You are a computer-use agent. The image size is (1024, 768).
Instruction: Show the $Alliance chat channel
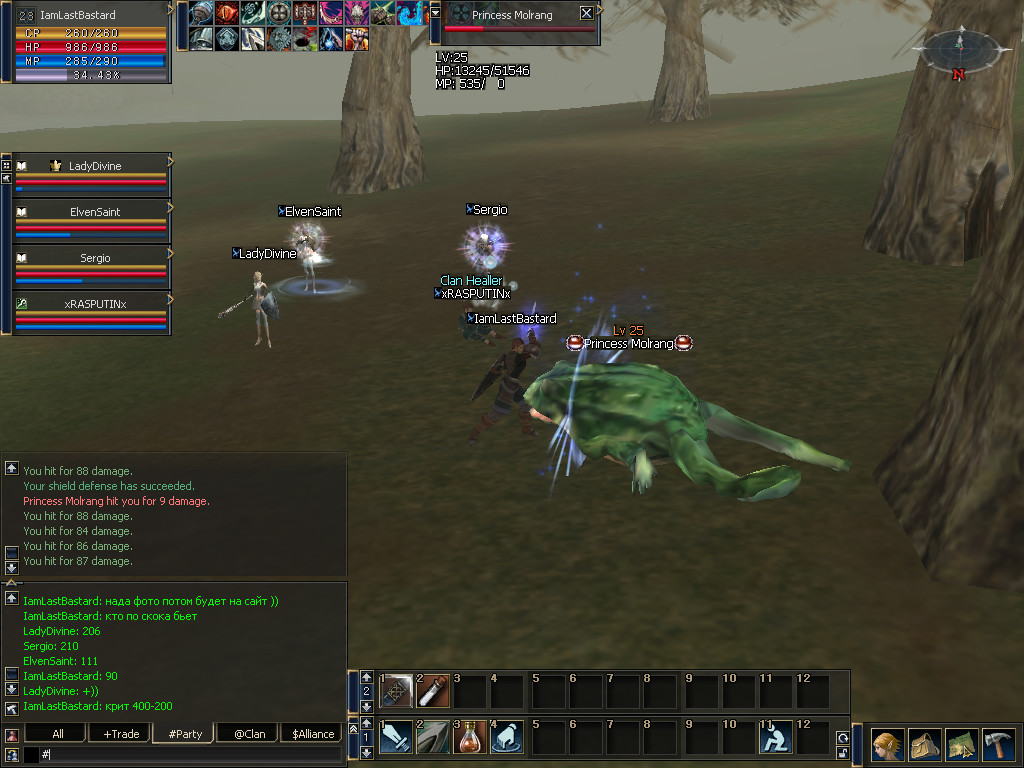(311, 734)
